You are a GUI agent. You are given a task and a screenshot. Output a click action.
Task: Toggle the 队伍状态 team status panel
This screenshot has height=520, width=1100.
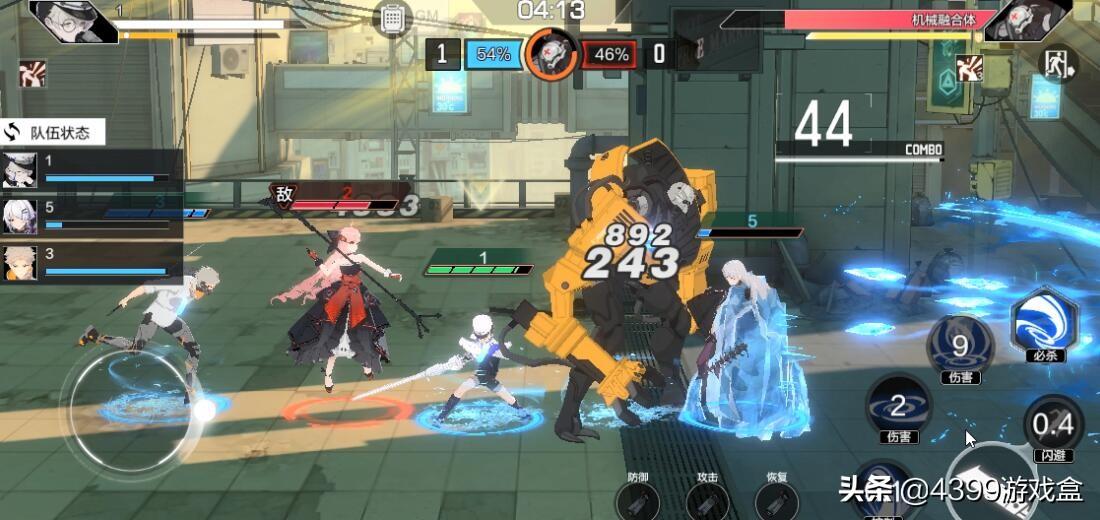52,132
